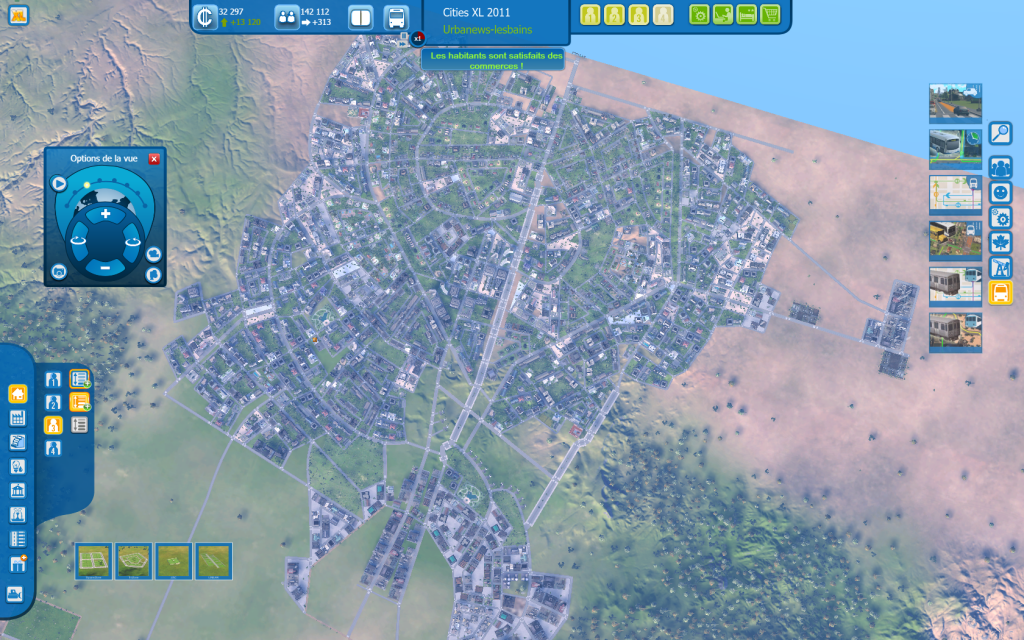The image size is (1024, 640).
Task: Select the magnifying glass search tool
Action: click(x=1000, y=133)
